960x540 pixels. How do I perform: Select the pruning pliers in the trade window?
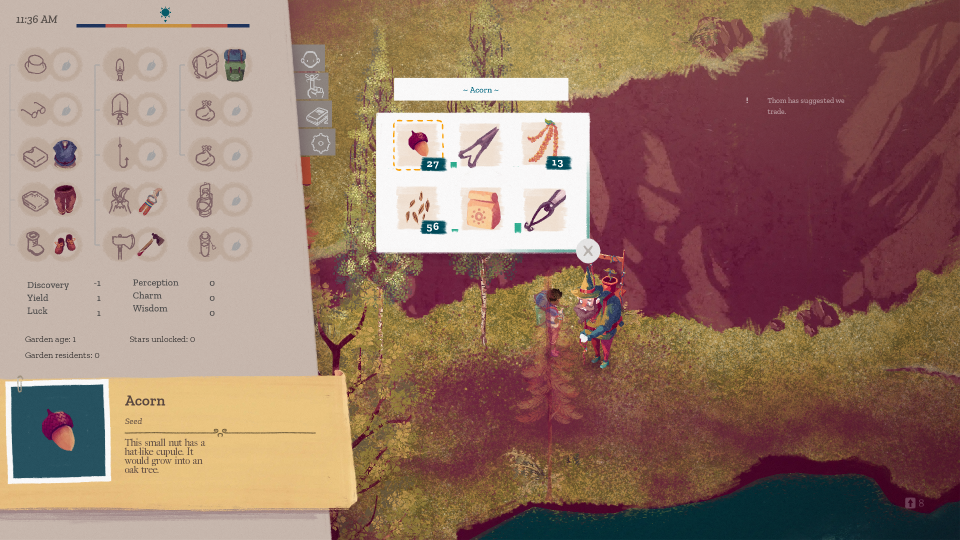click(x=543, y=208)
